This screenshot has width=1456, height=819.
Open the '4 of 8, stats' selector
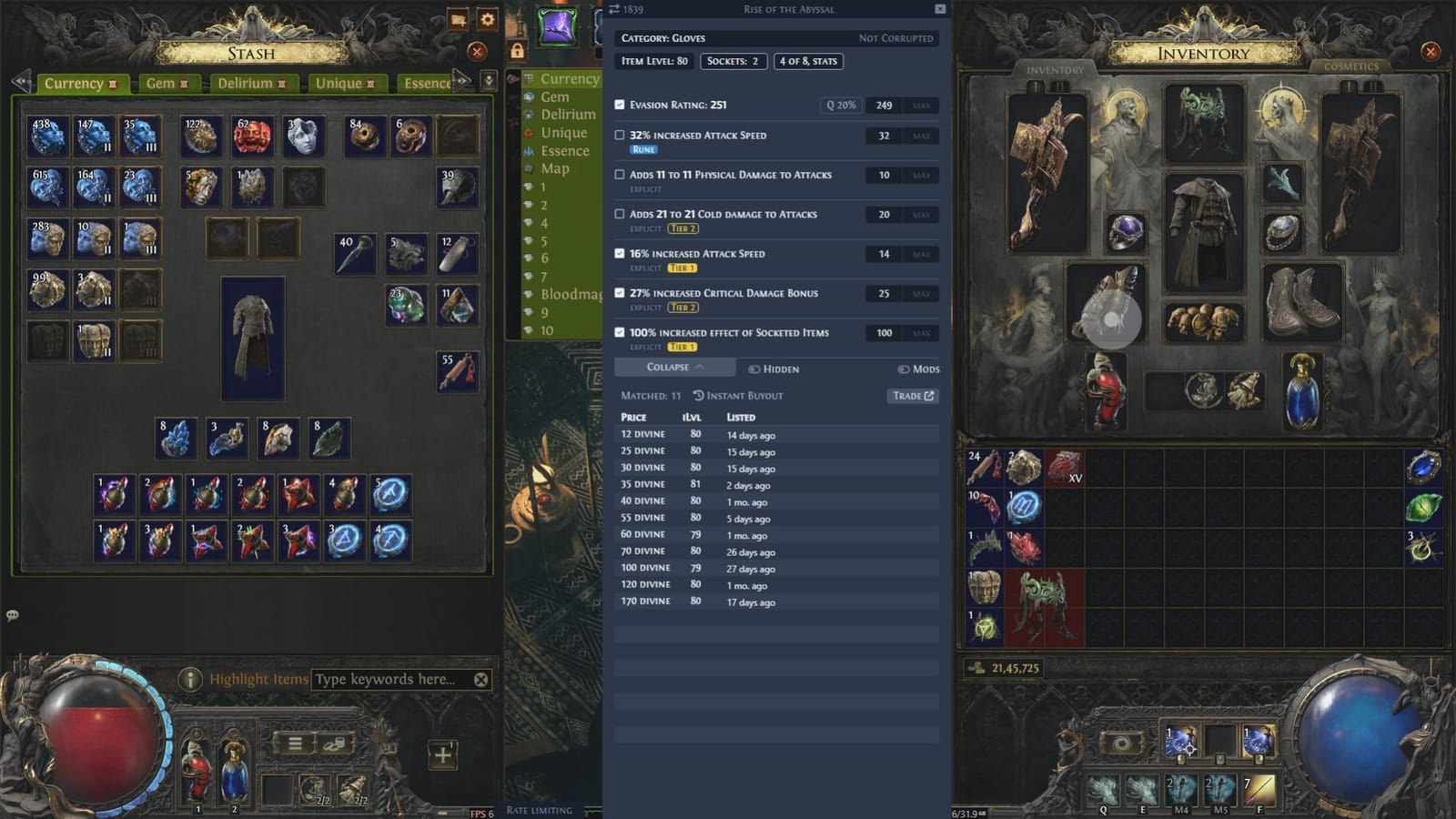[808, 61]
